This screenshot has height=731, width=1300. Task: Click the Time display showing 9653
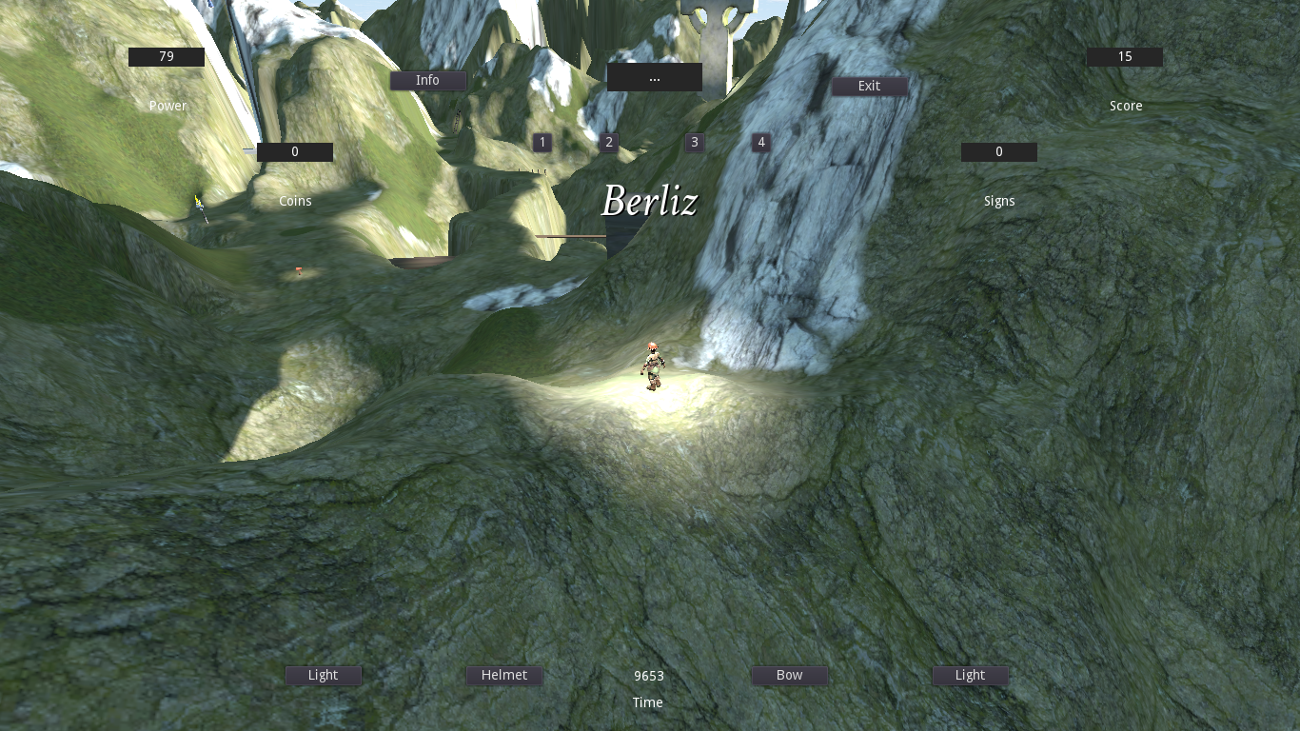coord(647,675)
